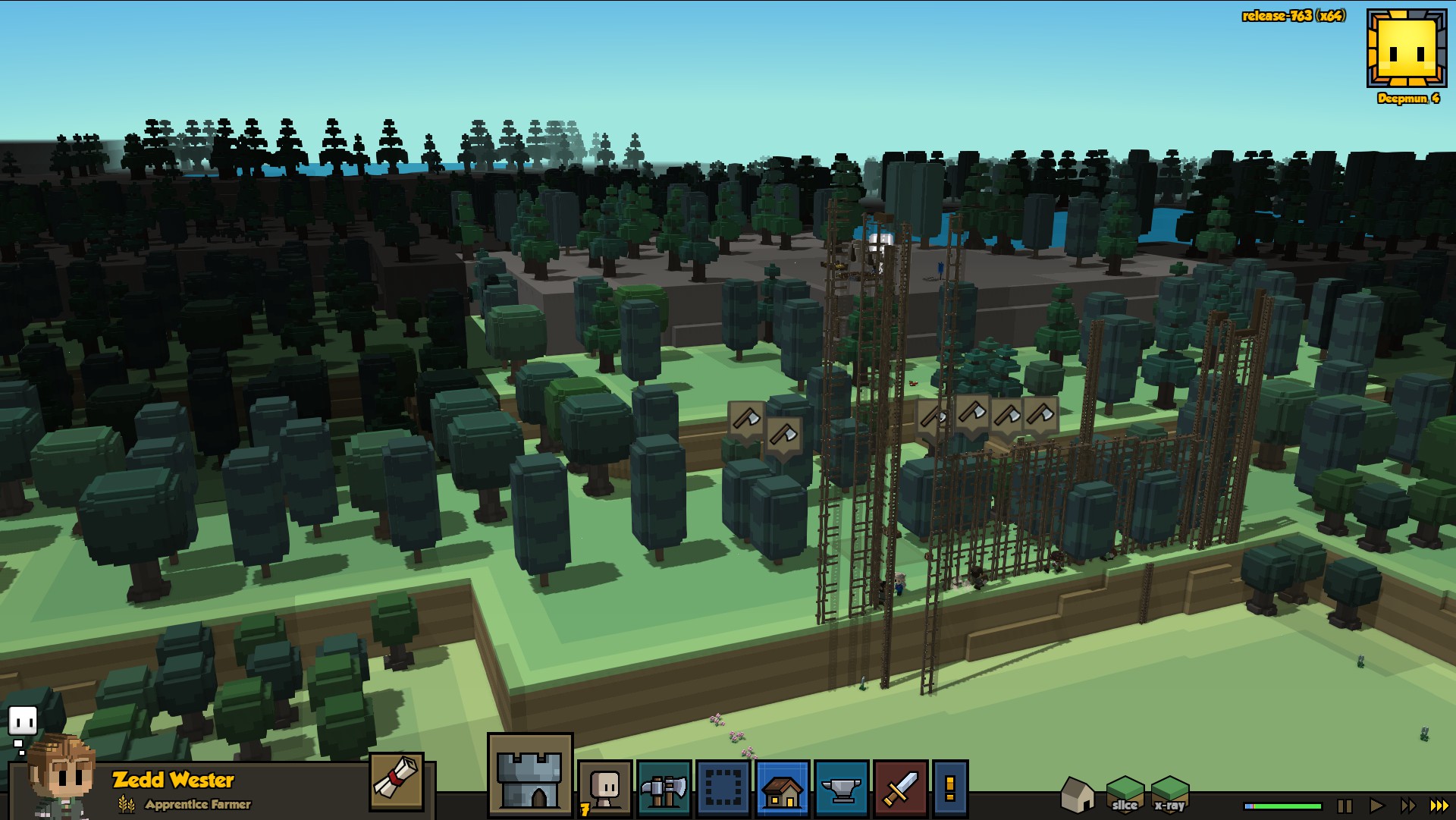Set game speed to double fast-forward
The image size is (1456, 820).
1407,806
